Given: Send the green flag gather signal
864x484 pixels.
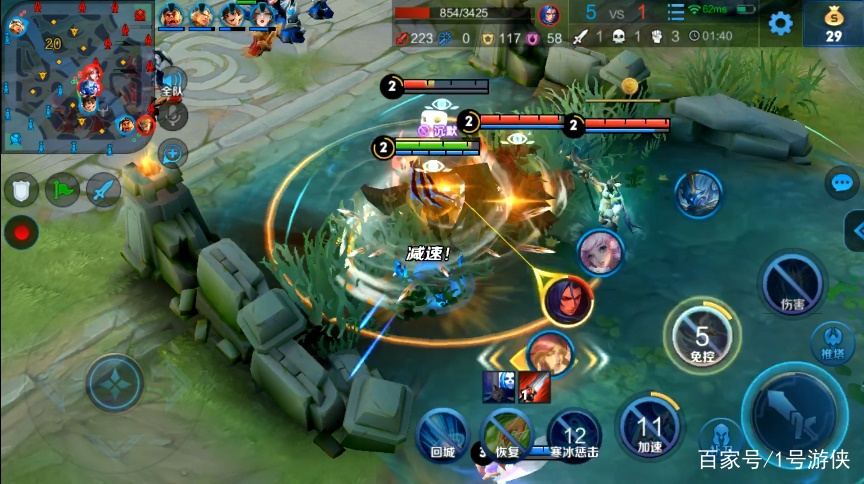Looking at the screenshot, I should point(62,189).
